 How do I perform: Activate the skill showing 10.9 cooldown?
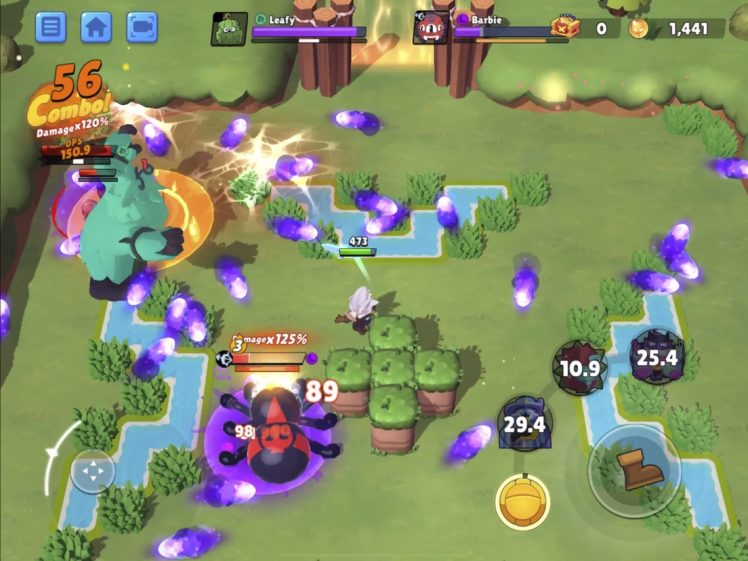[x=581, y=368]
